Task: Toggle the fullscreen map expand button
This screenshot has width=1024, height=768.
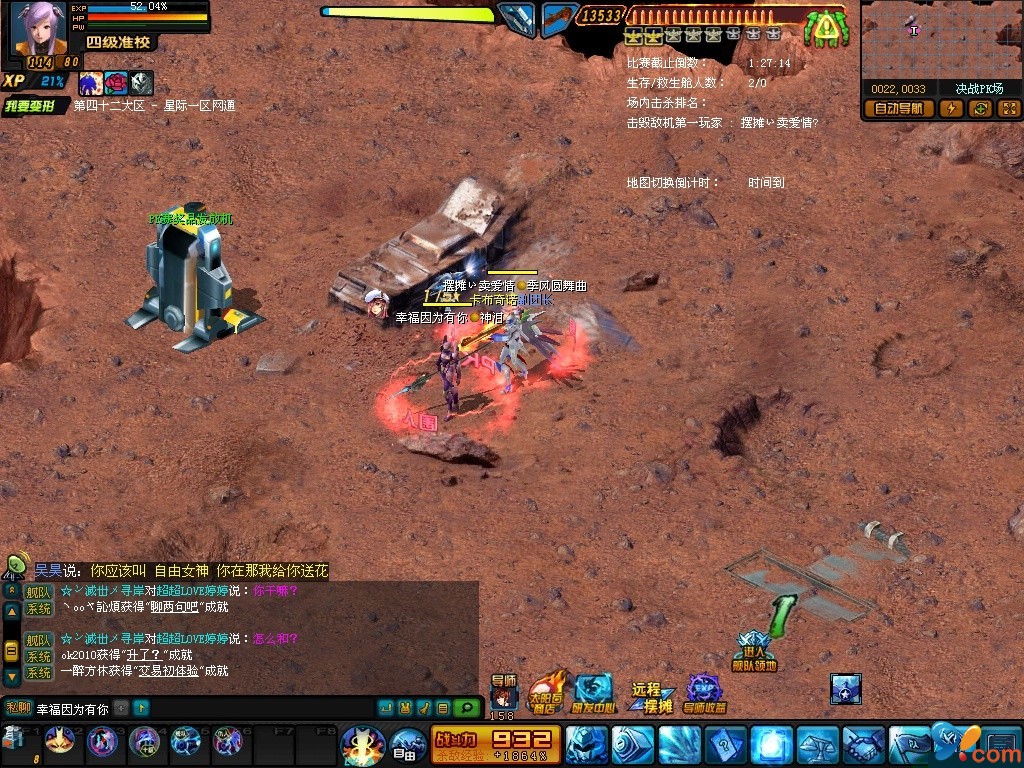Action: tap(1008, 109)
